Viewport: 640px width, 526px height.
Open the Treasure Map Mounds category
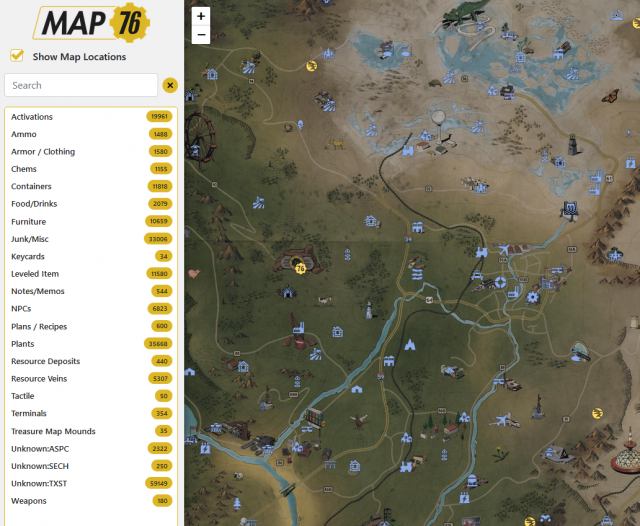pyautogui.click(x=53, y=431)
